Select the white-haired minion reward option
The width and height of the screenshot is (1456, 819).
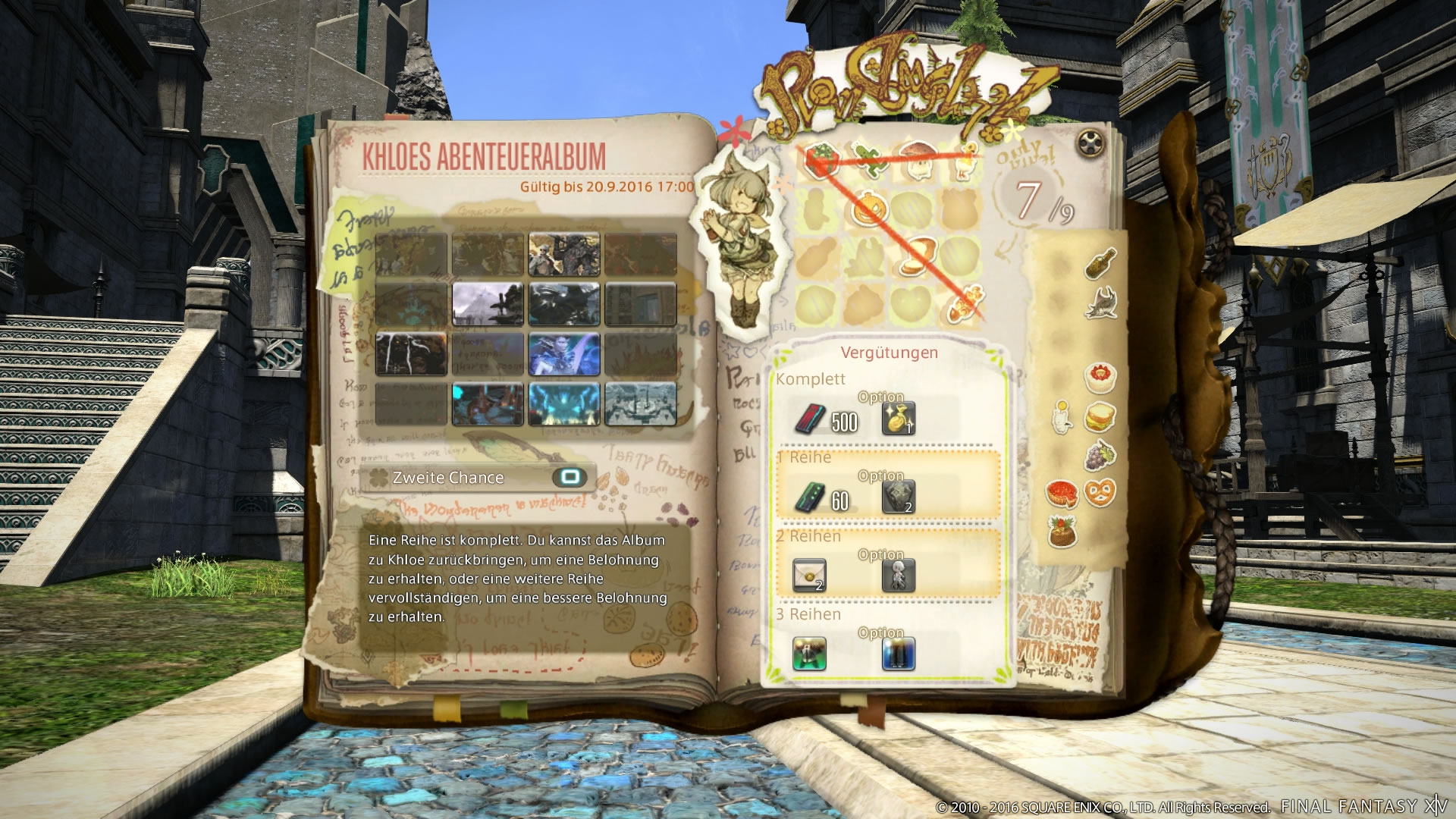[899, 576]
